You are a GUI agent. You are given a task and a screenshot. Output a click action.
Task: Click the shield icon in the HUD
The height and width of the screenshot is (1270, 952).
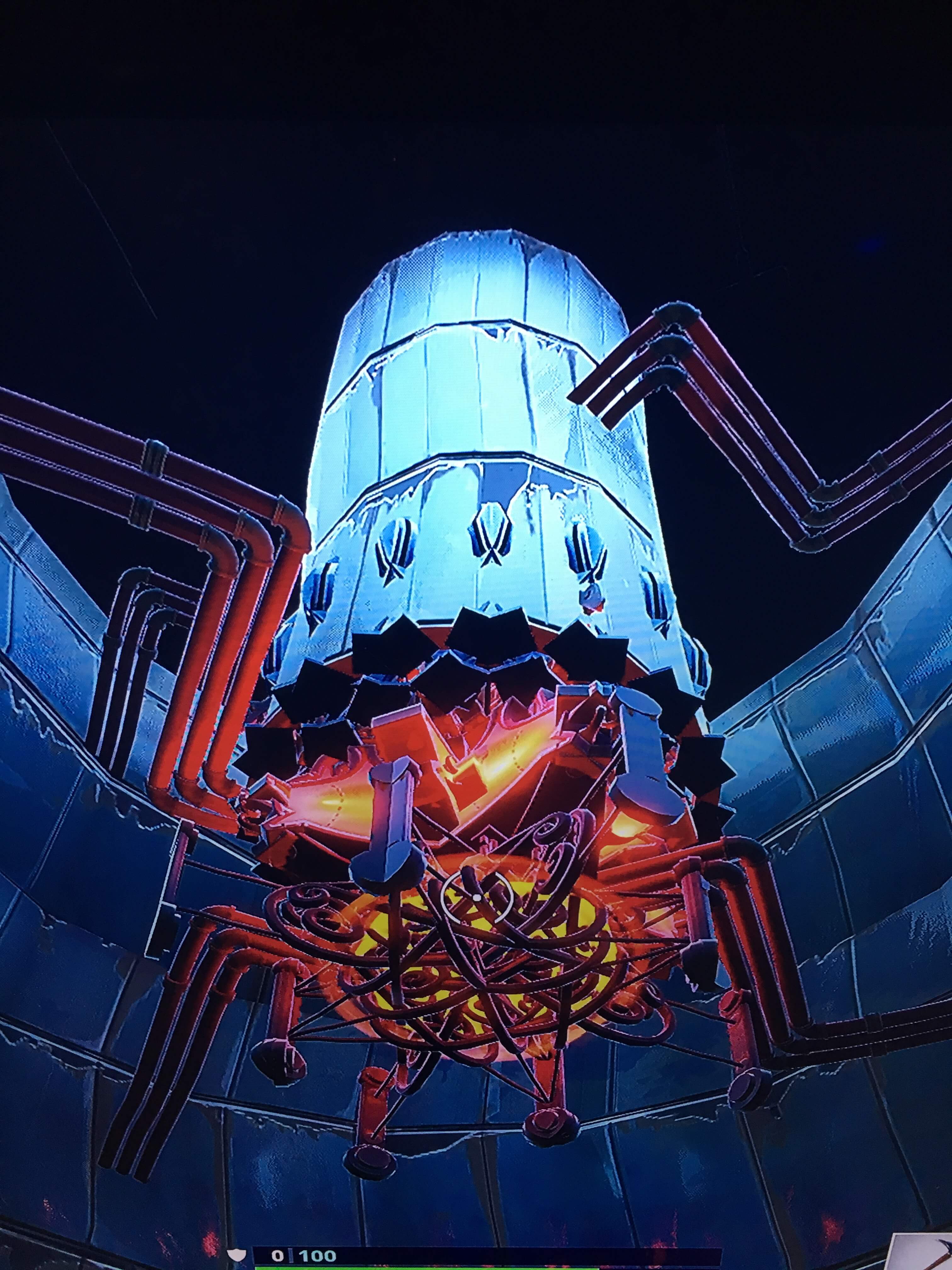pyautogui.click(x=237, y=1255)
